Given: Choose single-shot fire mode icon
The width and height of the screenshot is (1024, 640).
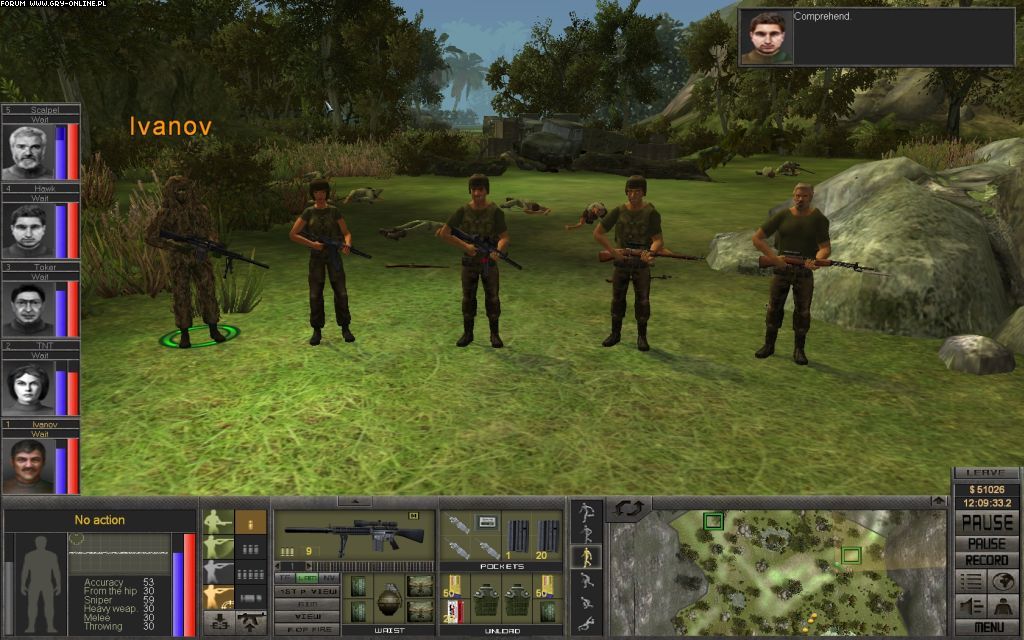Looking at the screenshot, I should (x=251, y=523).
